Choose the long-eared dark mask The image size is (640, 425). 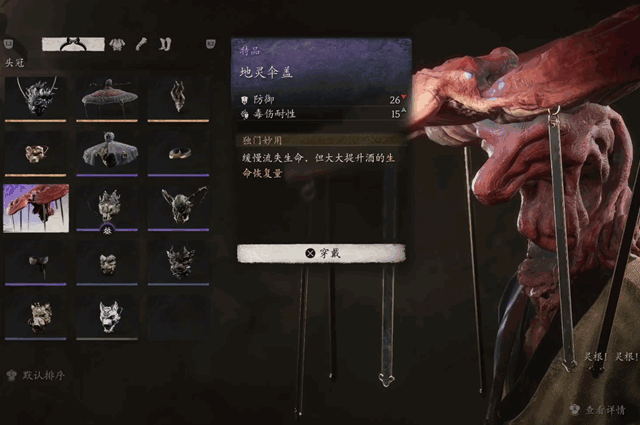coord(179,207)
